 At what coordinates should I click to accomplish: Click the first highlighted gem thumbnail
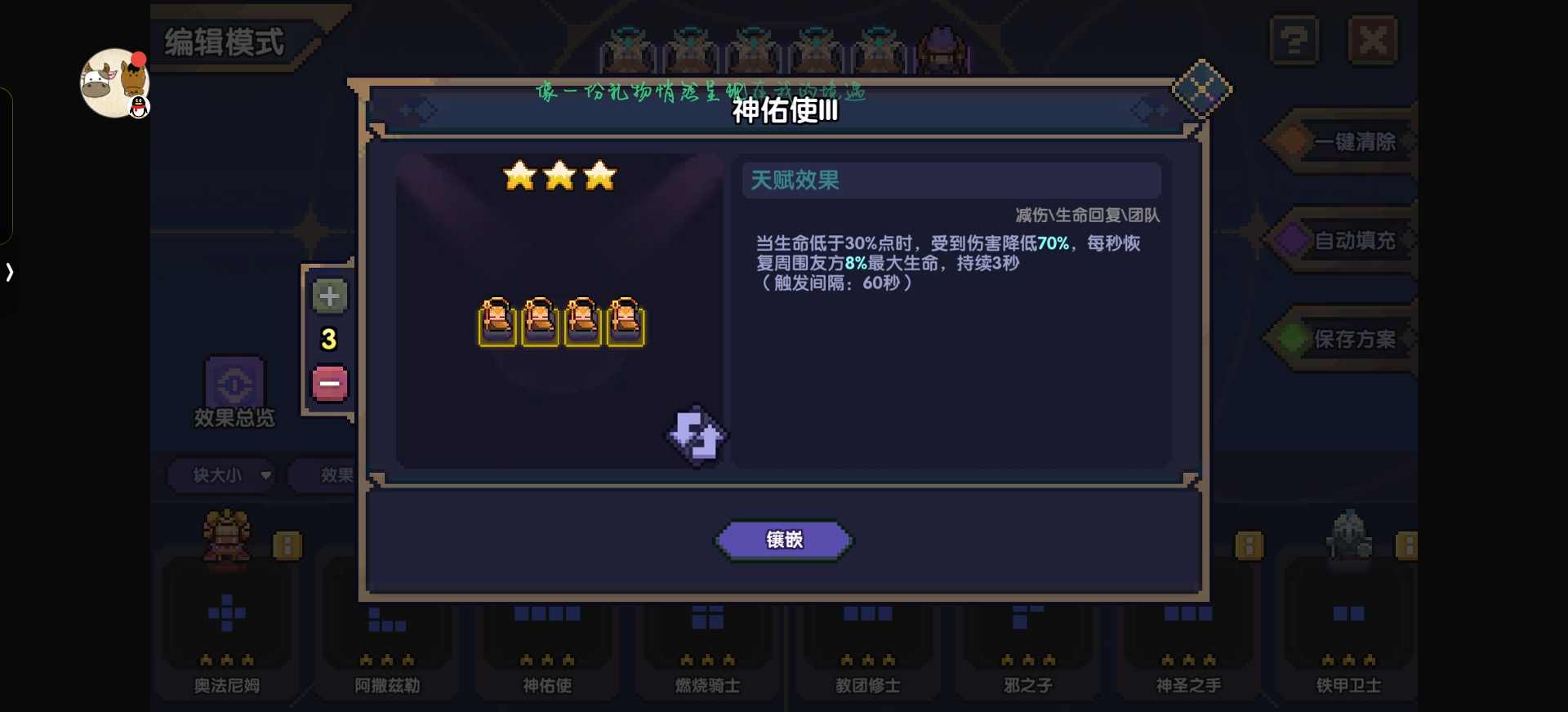click(x=498, y=323)
